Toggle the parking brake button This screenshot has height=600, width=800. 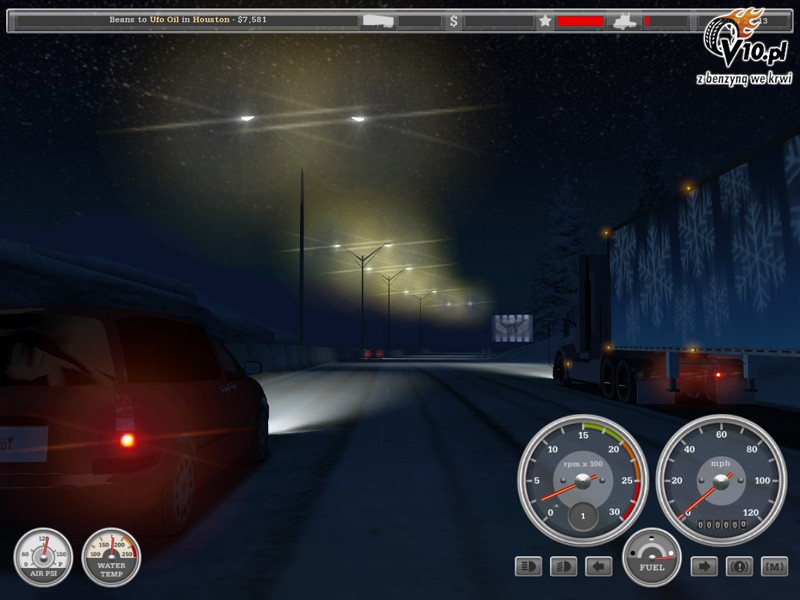[x=739, y=567]
